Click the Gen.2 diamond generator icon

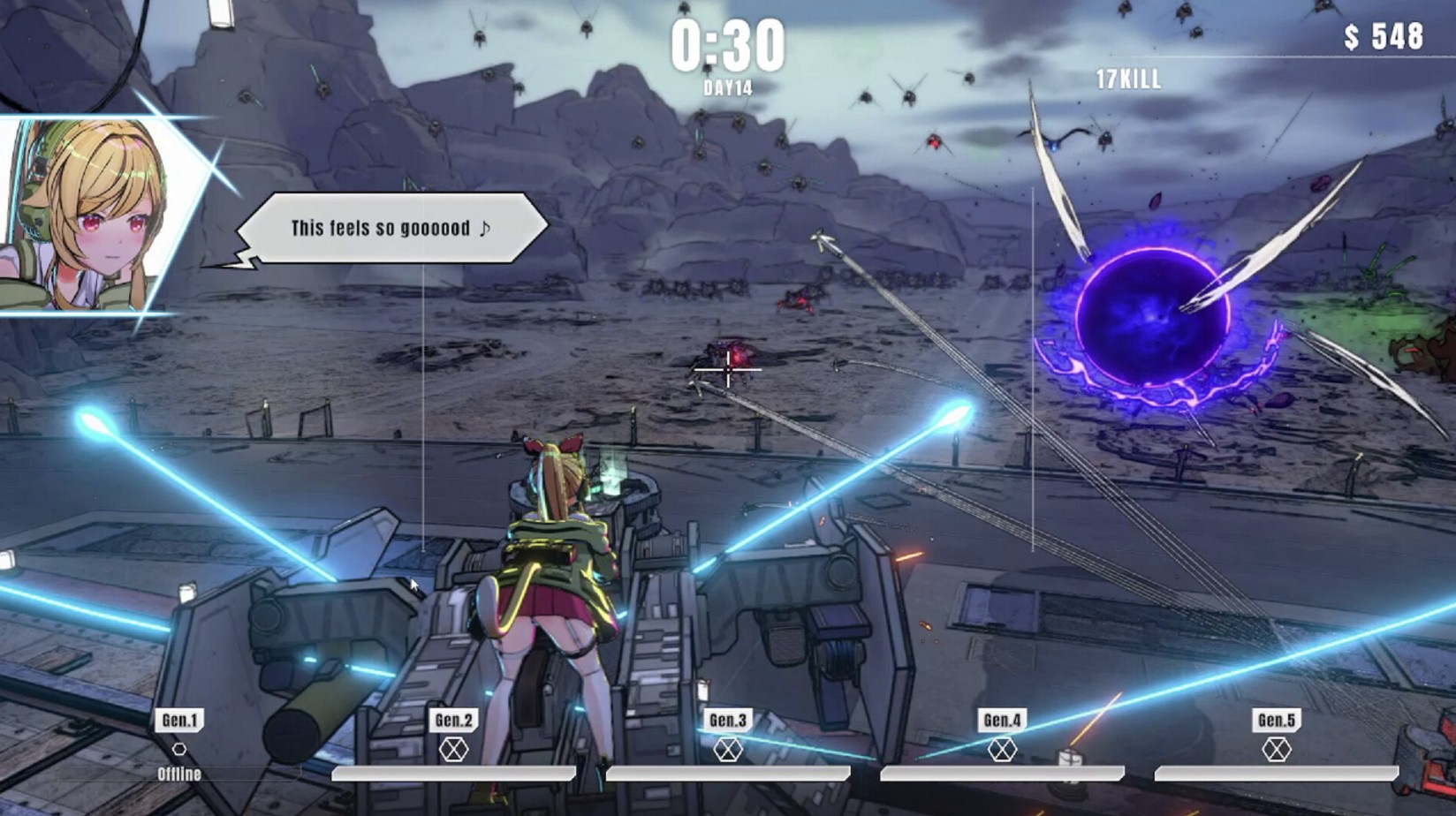(456, 750)
